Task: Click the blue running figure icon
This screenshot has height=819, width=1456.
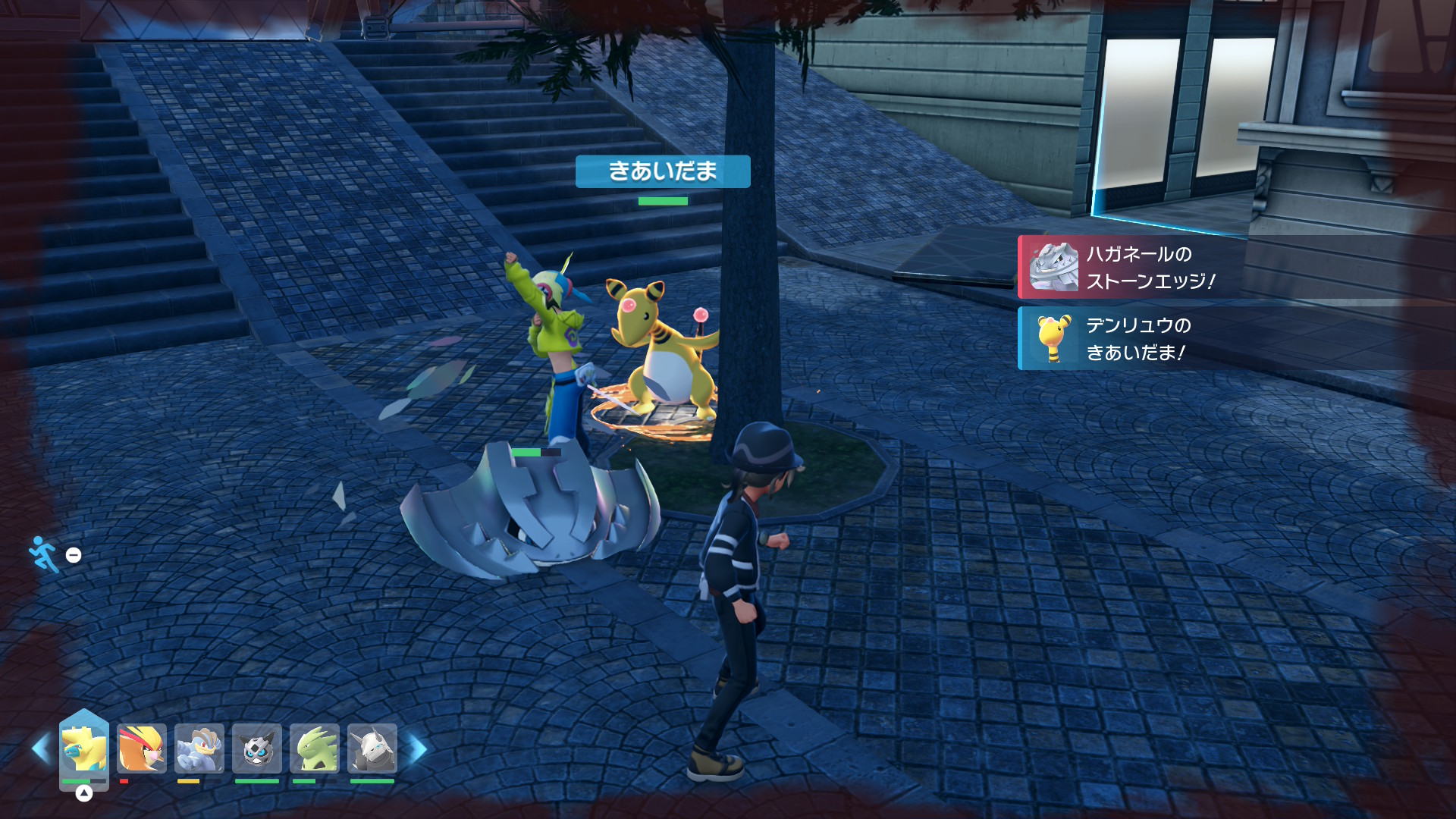Action: point(43,554)
